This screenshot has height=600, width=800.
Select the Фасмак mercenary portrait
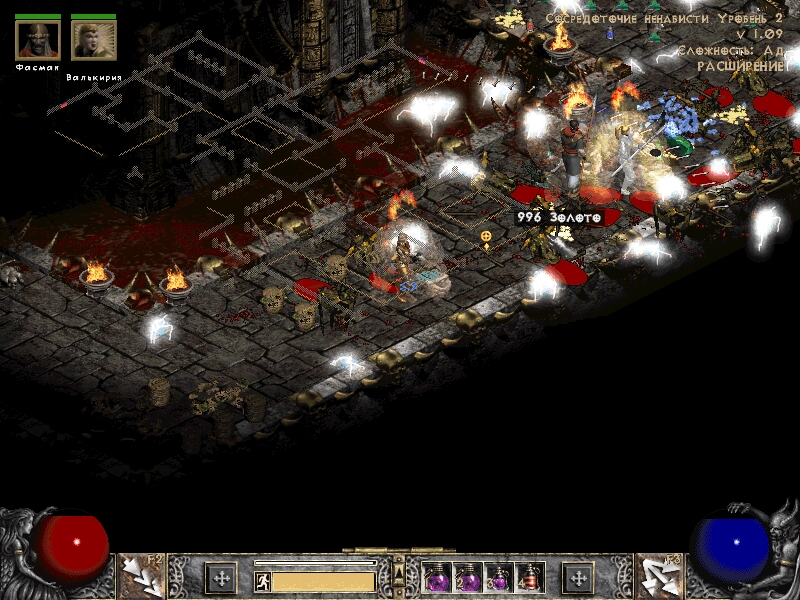[x=38, y=40]
